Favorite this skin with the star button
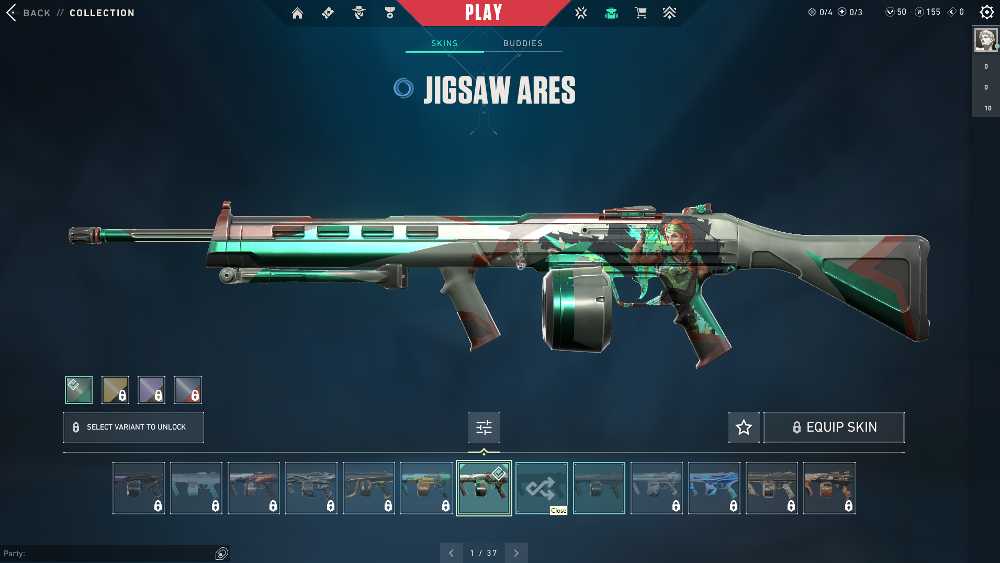The height and width of the screenshot is (563, 1000). coord(744,427)
